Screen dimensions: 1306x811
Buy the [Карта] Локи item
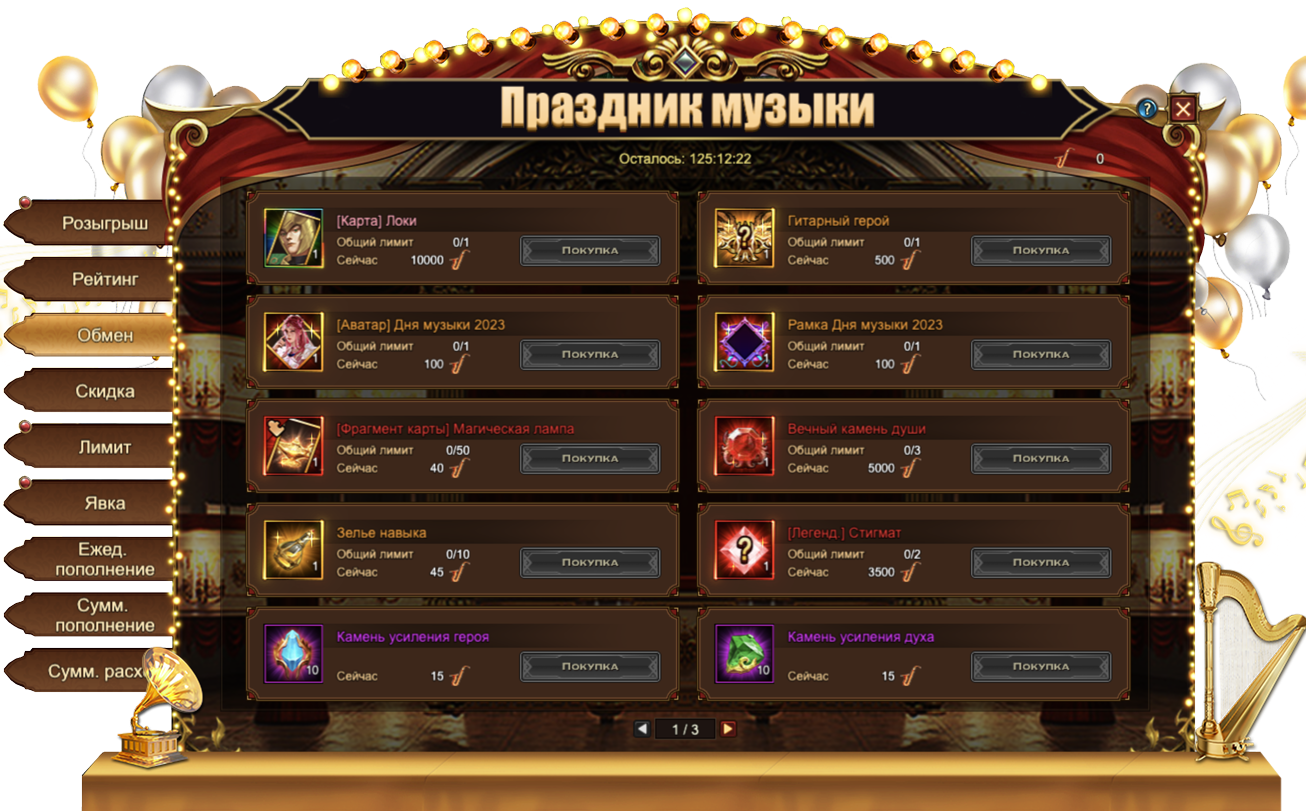[x=590, y=251]
